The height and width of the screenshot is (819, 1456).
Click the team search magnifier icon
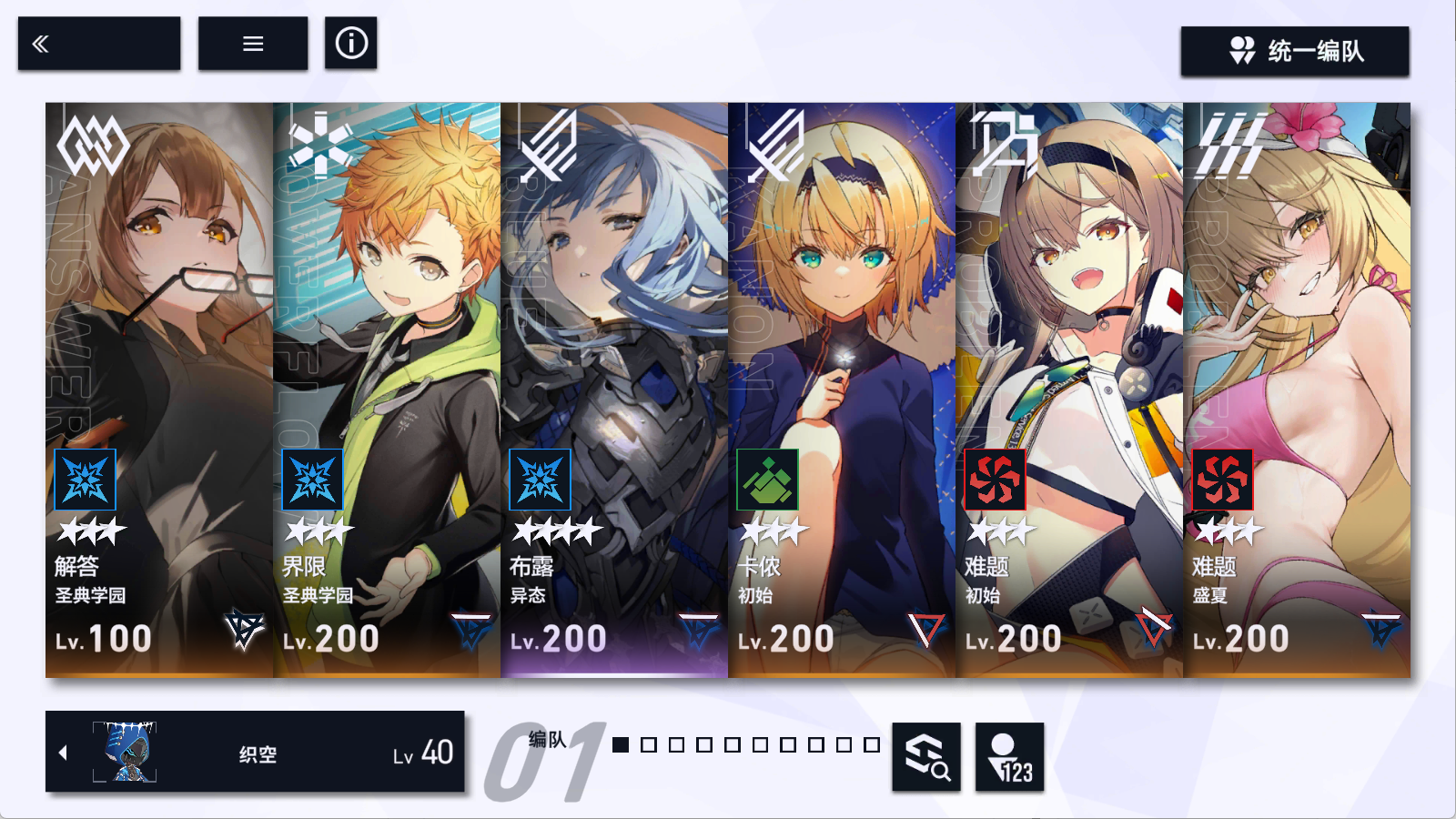925,757
